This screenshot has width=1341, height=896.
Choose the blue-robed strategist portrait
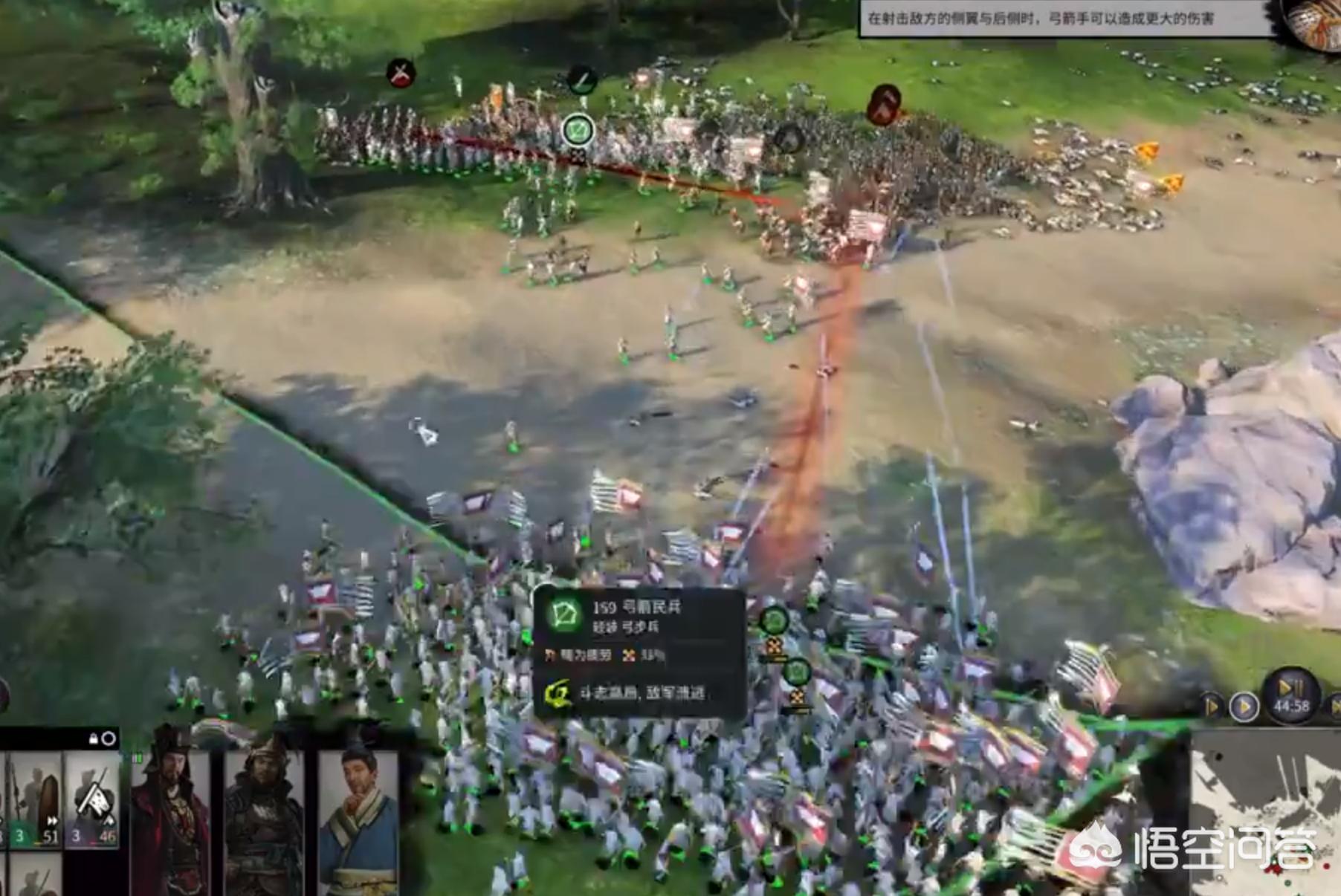[x=359, y=814]
